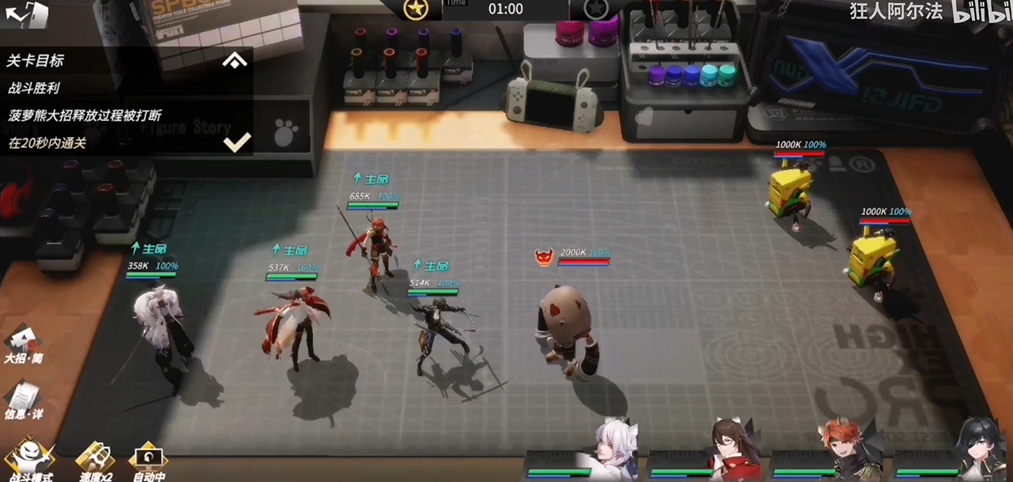Toggle the 信息·详 info detail setting
Screen dimensions: 1013x482
(22, 400)
